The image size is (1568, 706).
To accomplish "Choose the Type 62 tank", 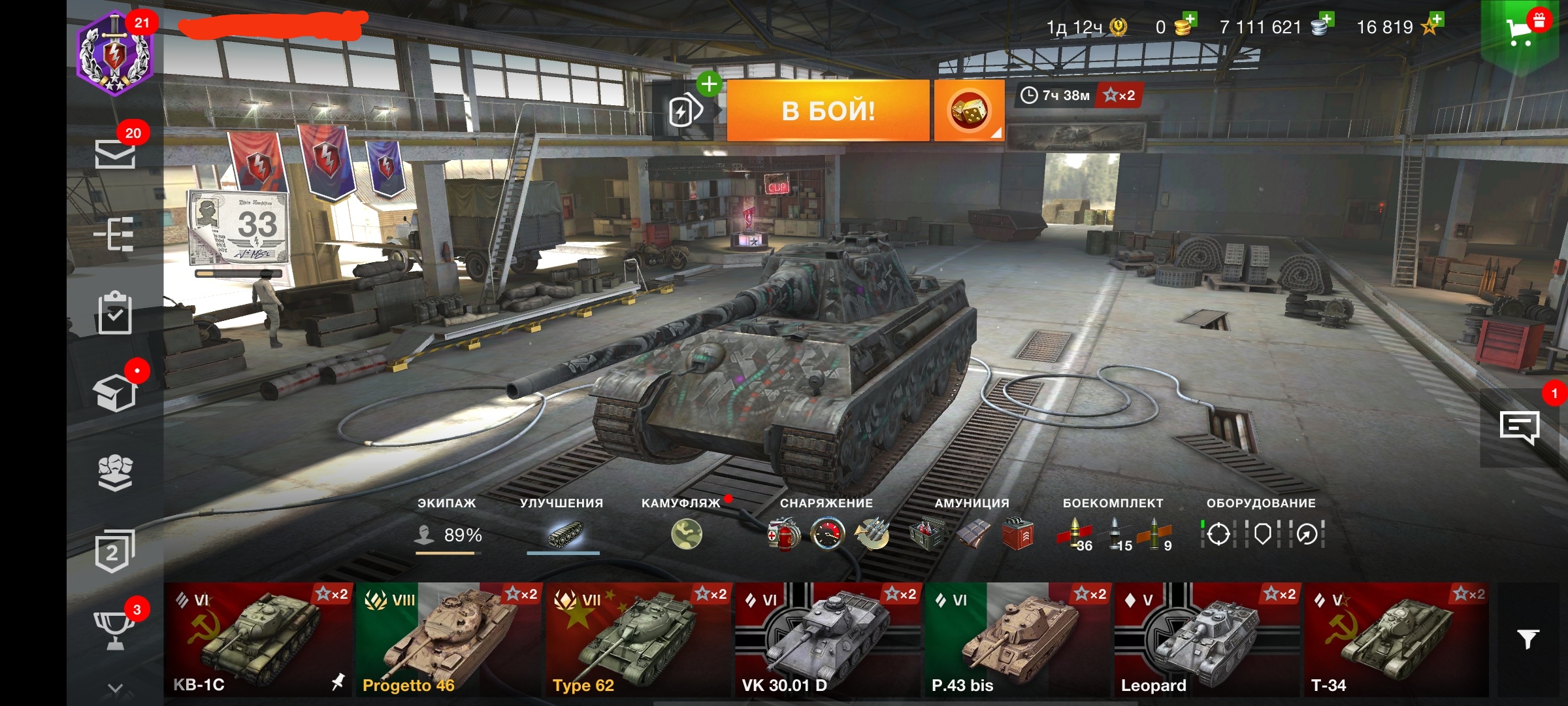I will pyautogui.click(x=638, y=639).
